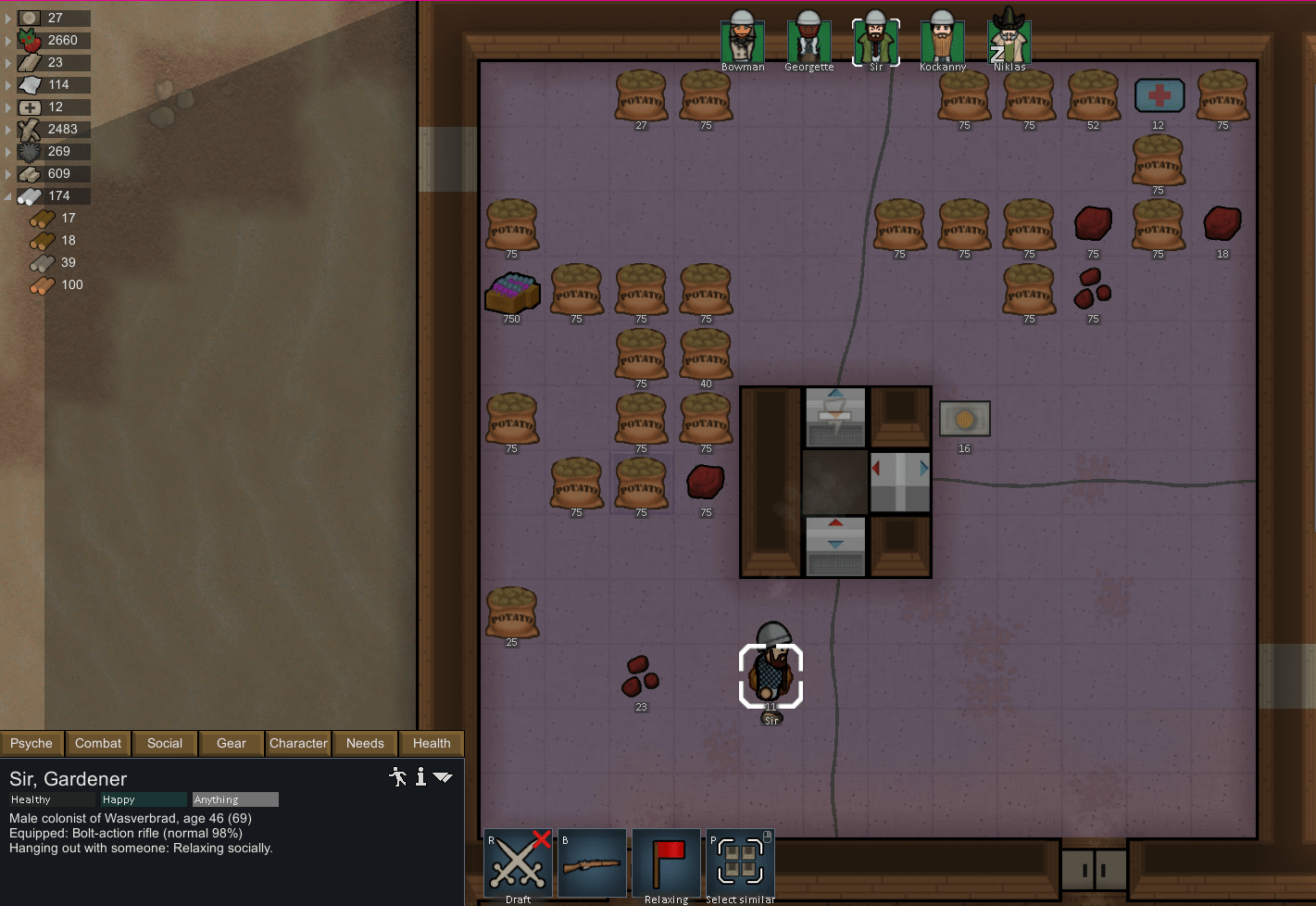Expand the raw food category showing 2660
Screen dimensions: 1316x906
point(6,40)
